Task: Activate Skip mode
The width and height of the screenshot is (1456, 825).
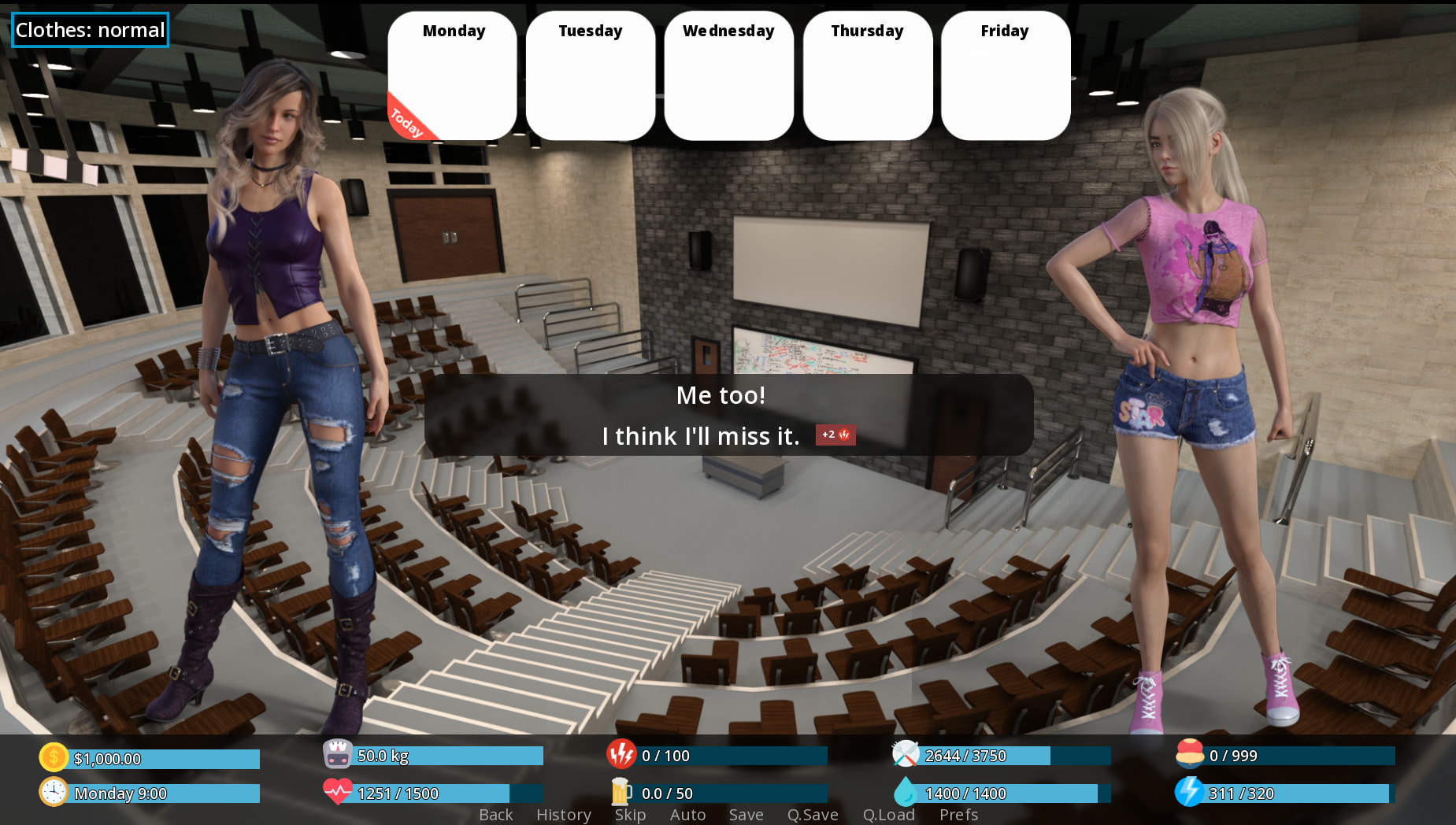Action: tap(630, 815)
